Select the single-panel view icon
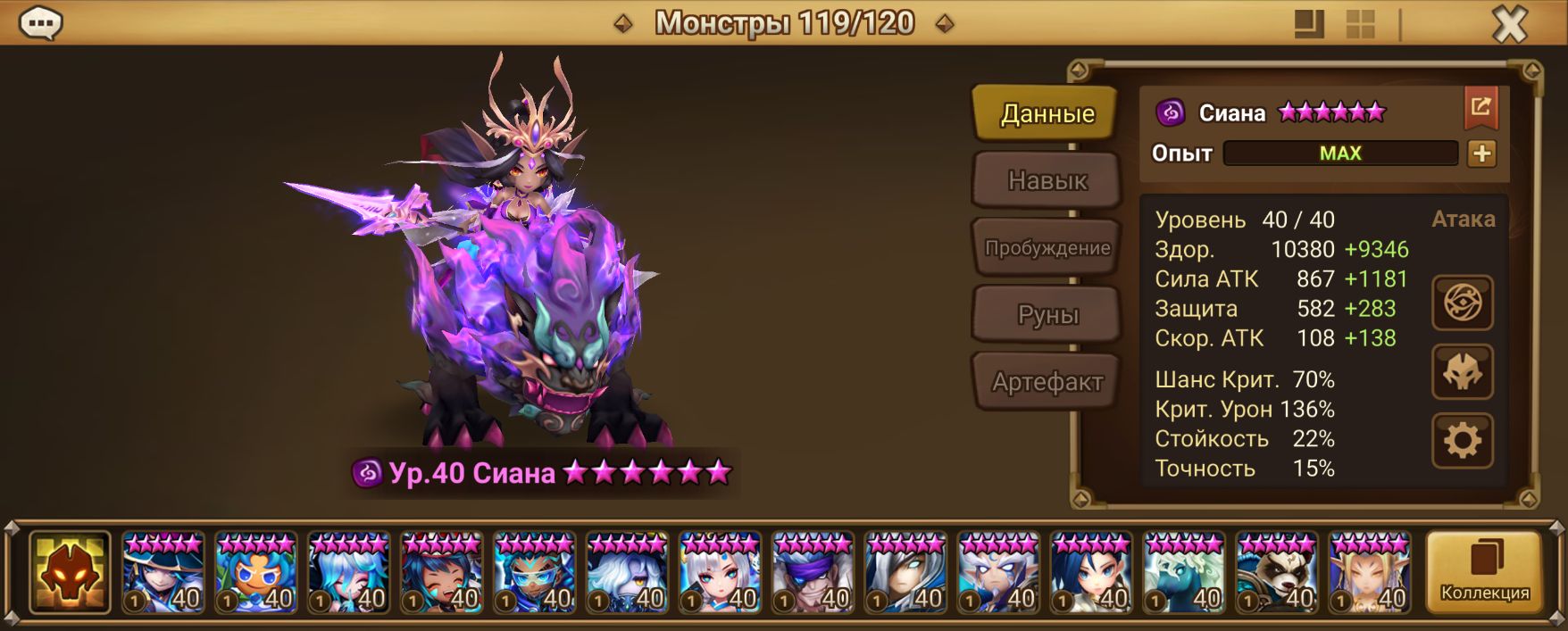Viewport: 1568px width, 631px height. [1309, 24]
